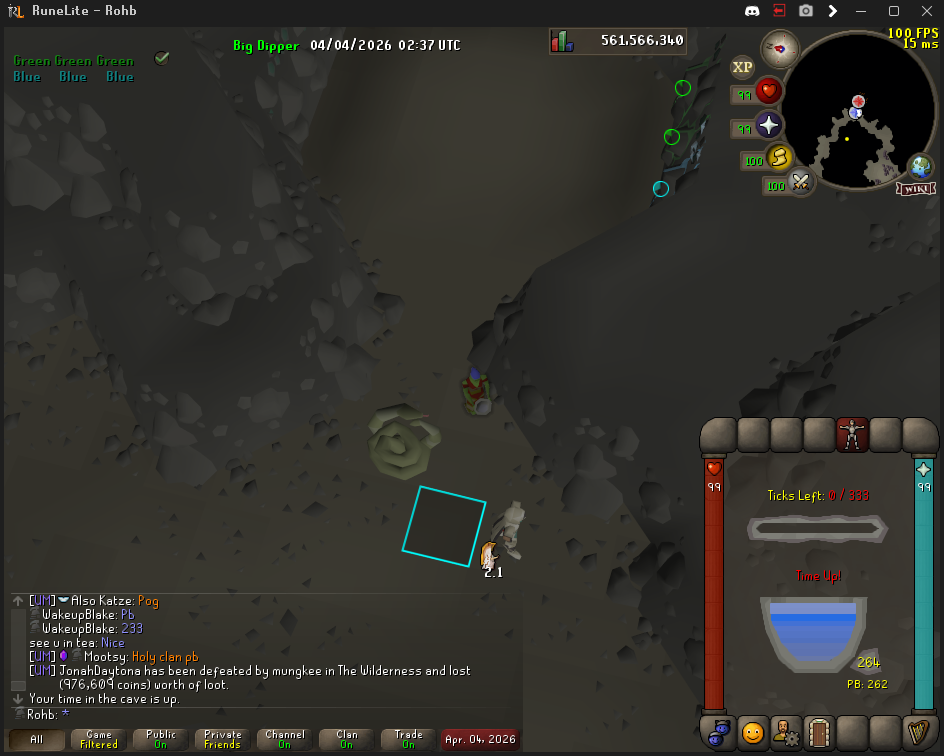944x756 pixels.
Task: Close the RuneLite window
Action: point(924,11)
